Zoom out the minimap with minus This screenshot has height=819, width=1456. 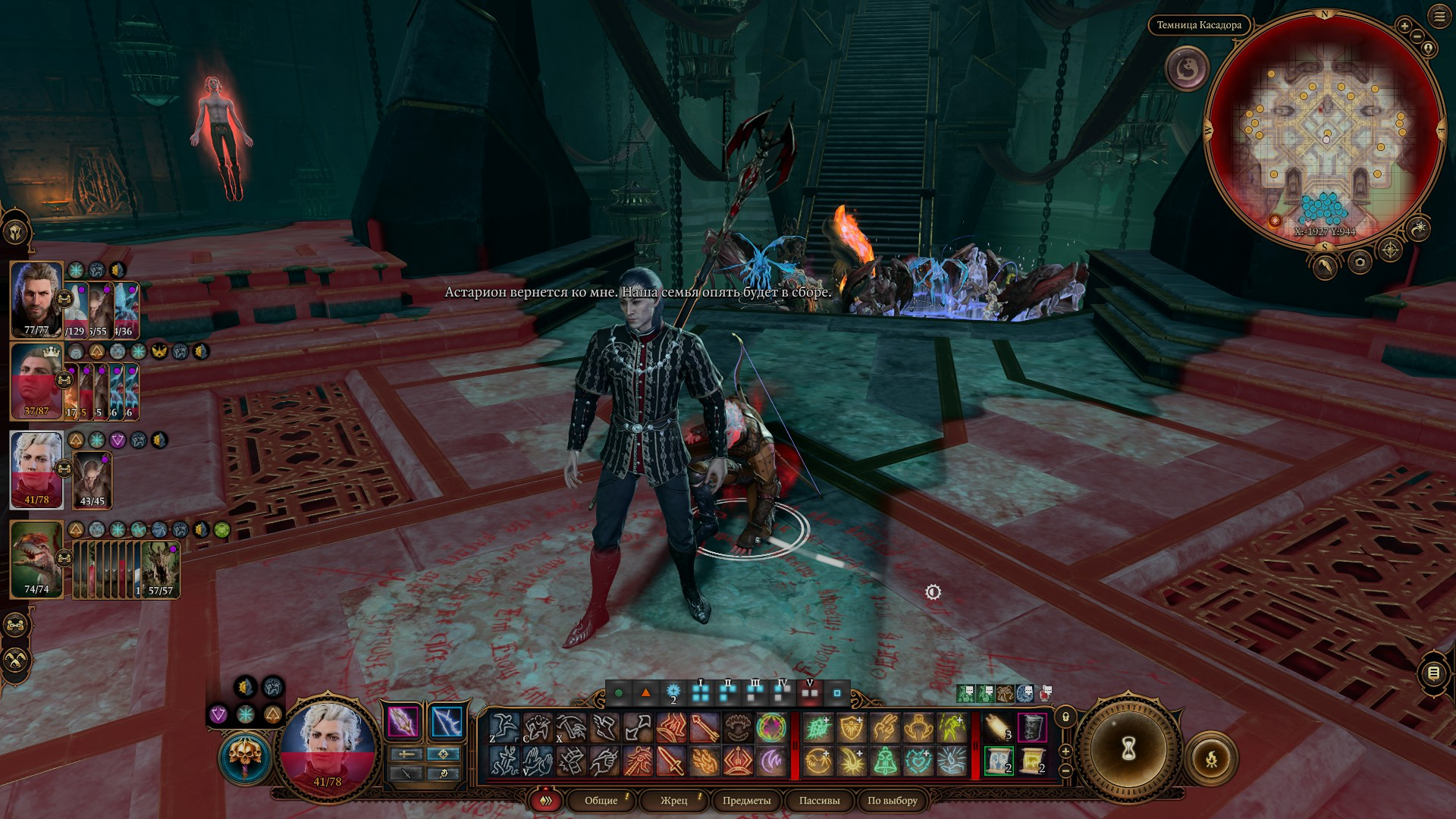coord(1417,36)
